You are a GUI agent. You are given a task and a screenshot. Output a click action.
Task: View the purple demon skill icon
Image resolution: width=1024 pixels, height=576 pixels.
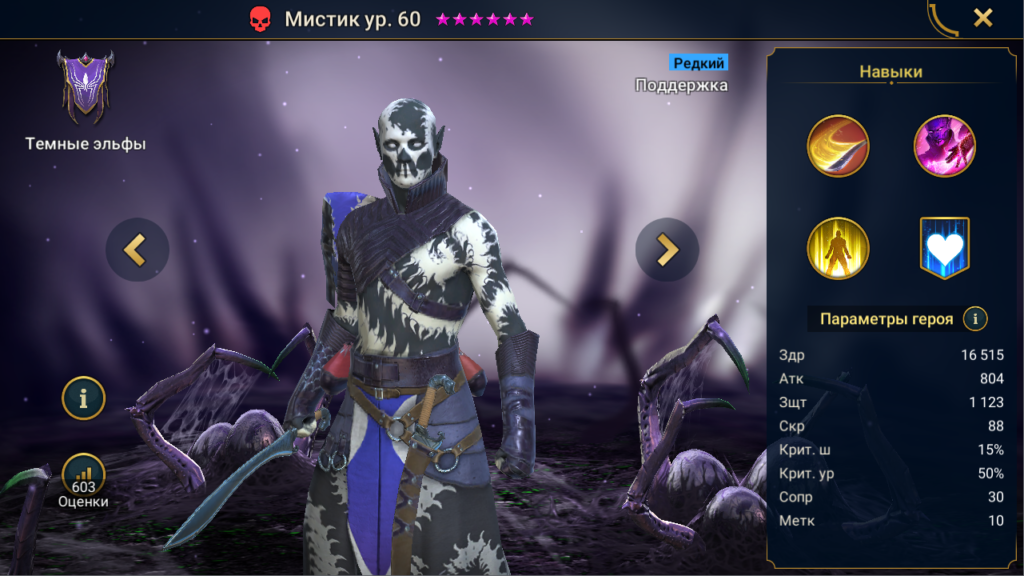(x=944, y=146)
